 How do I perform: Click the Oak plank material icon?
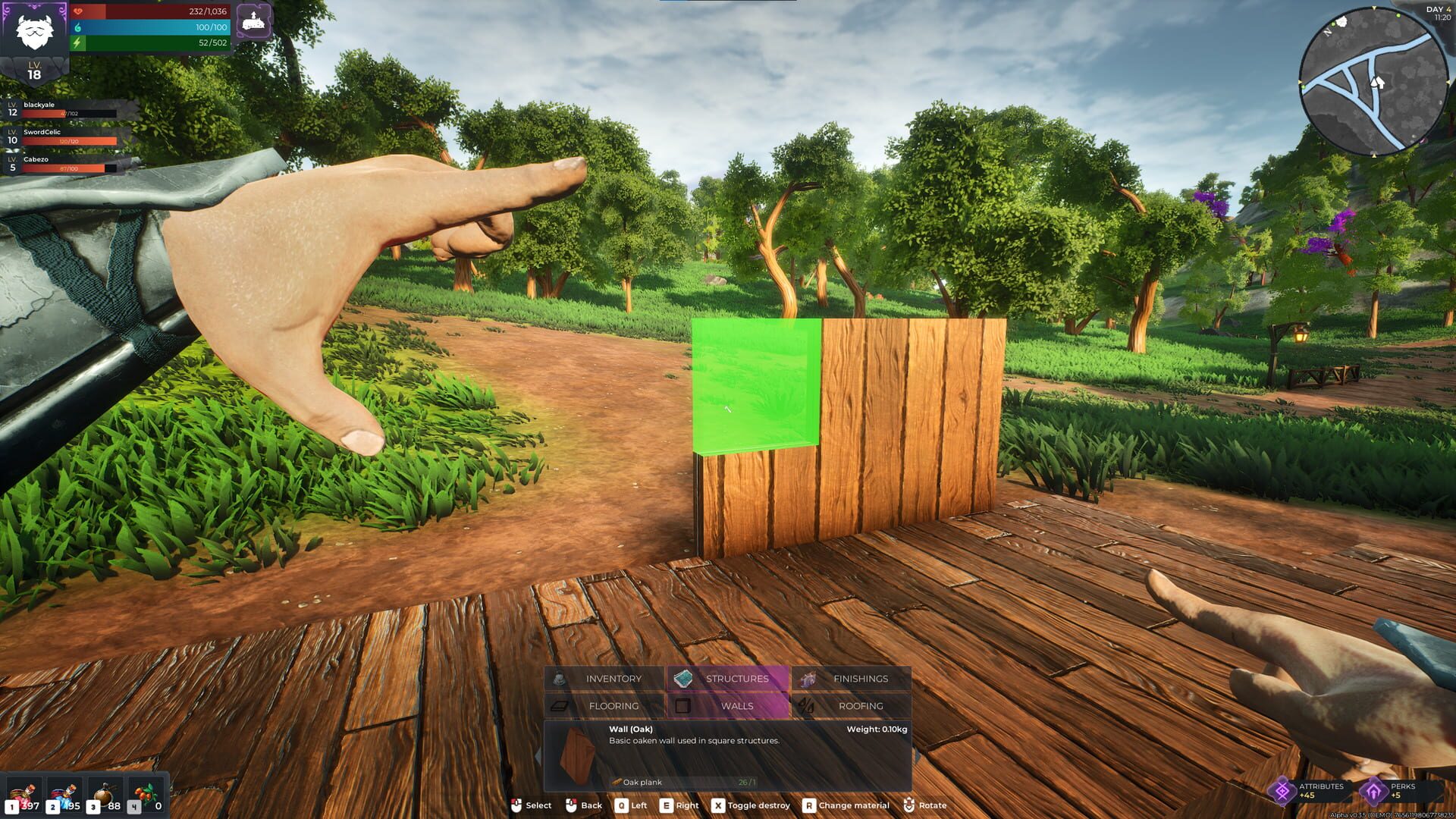pos(614,781)
